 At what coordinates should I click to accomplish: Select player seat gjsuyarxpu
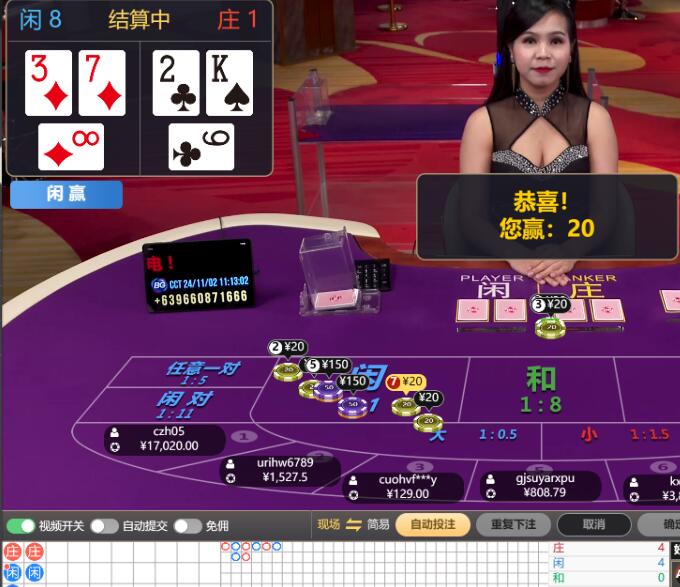(x=540, y=485)
